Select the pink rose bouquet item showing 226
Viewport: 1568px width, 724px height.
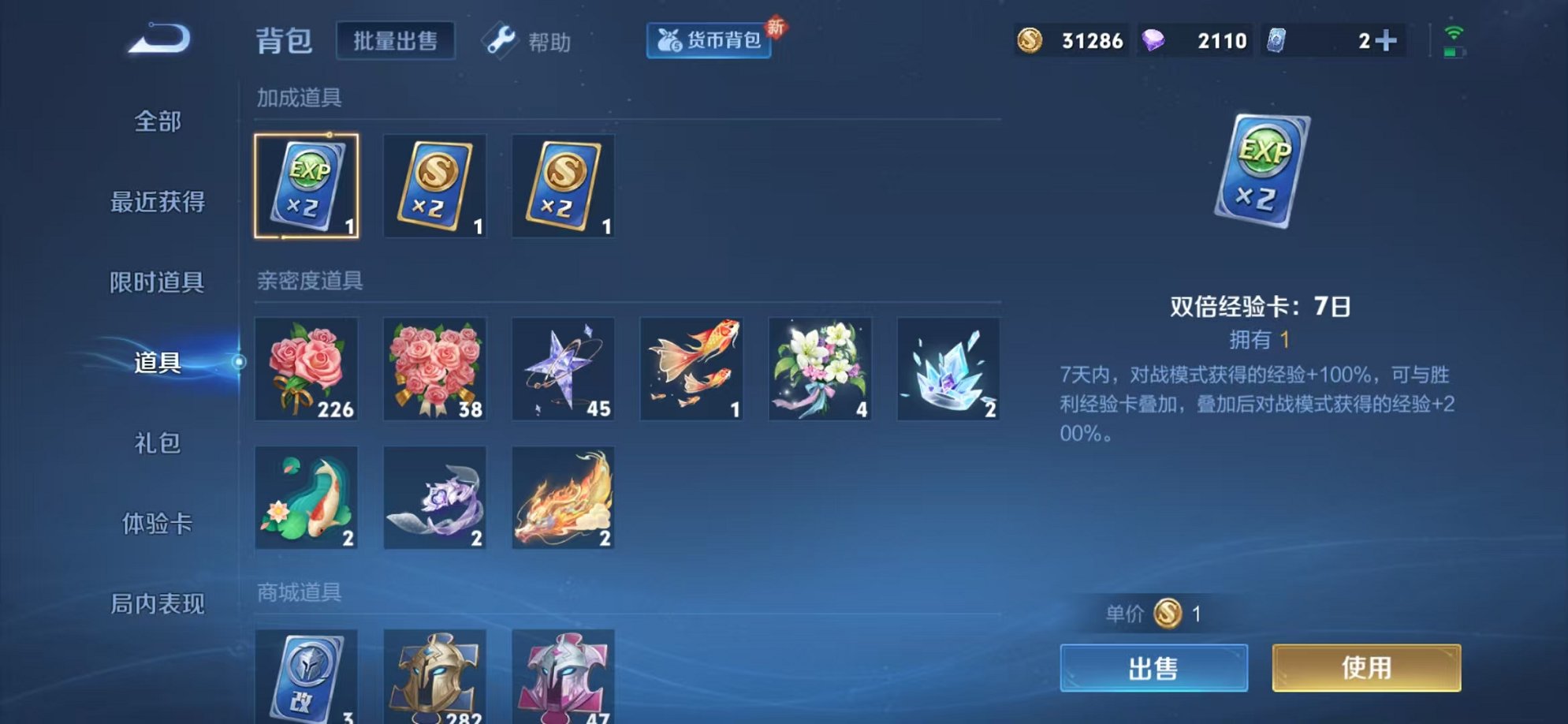307,369
